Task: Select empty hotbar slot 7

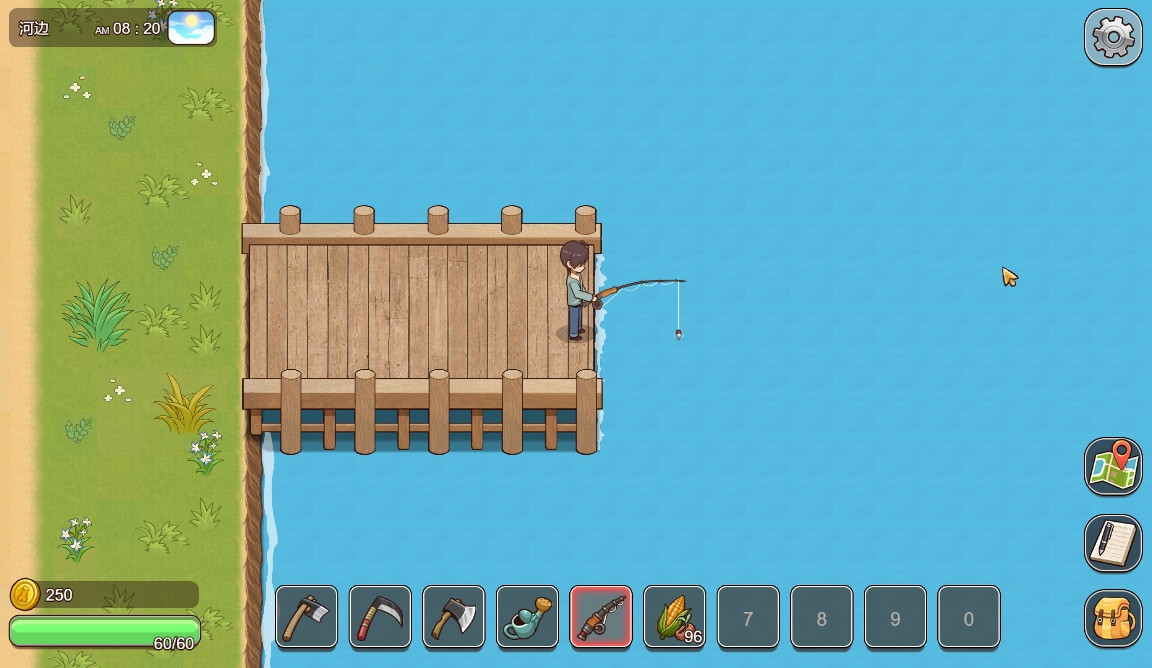Action: (748, 617)
